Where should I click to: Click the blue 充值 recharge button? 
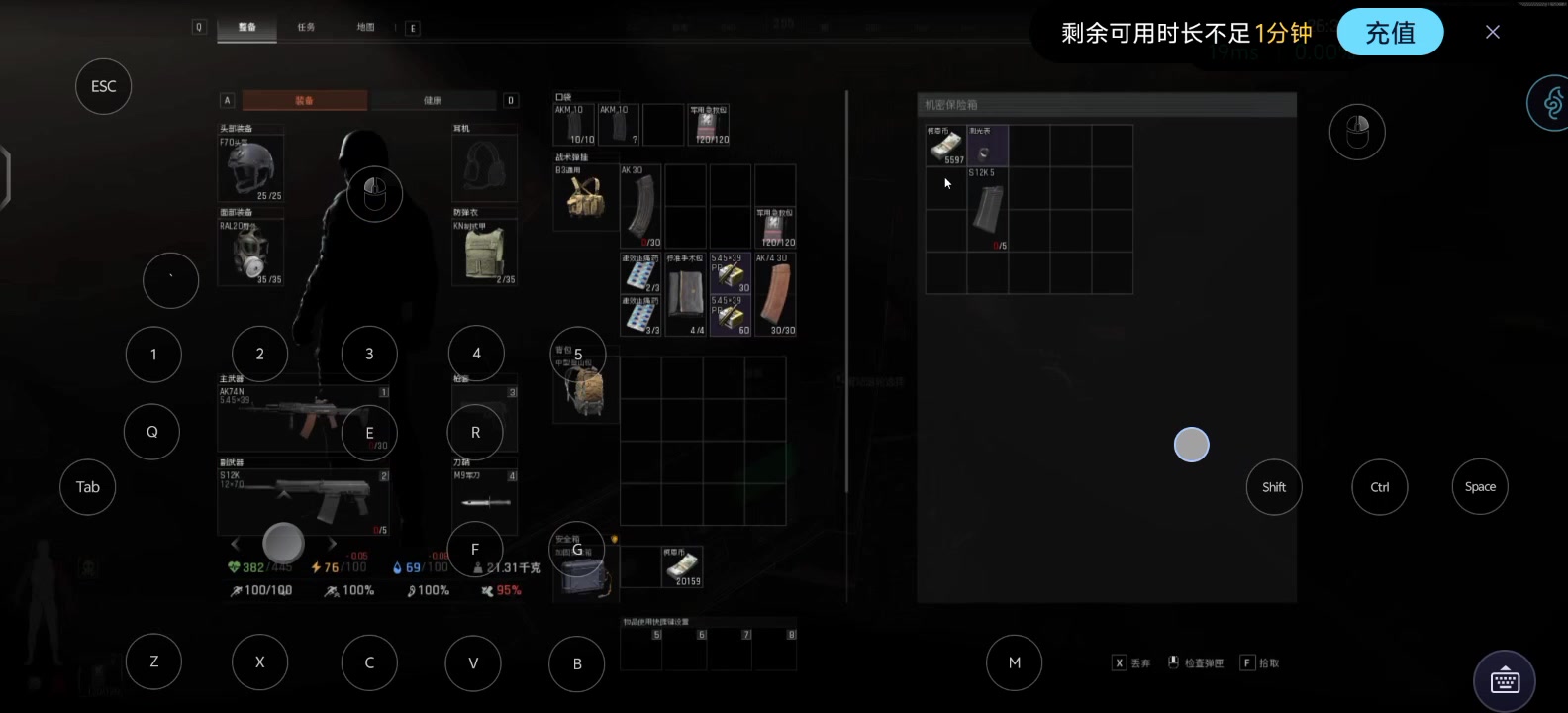coord(1390,32)
